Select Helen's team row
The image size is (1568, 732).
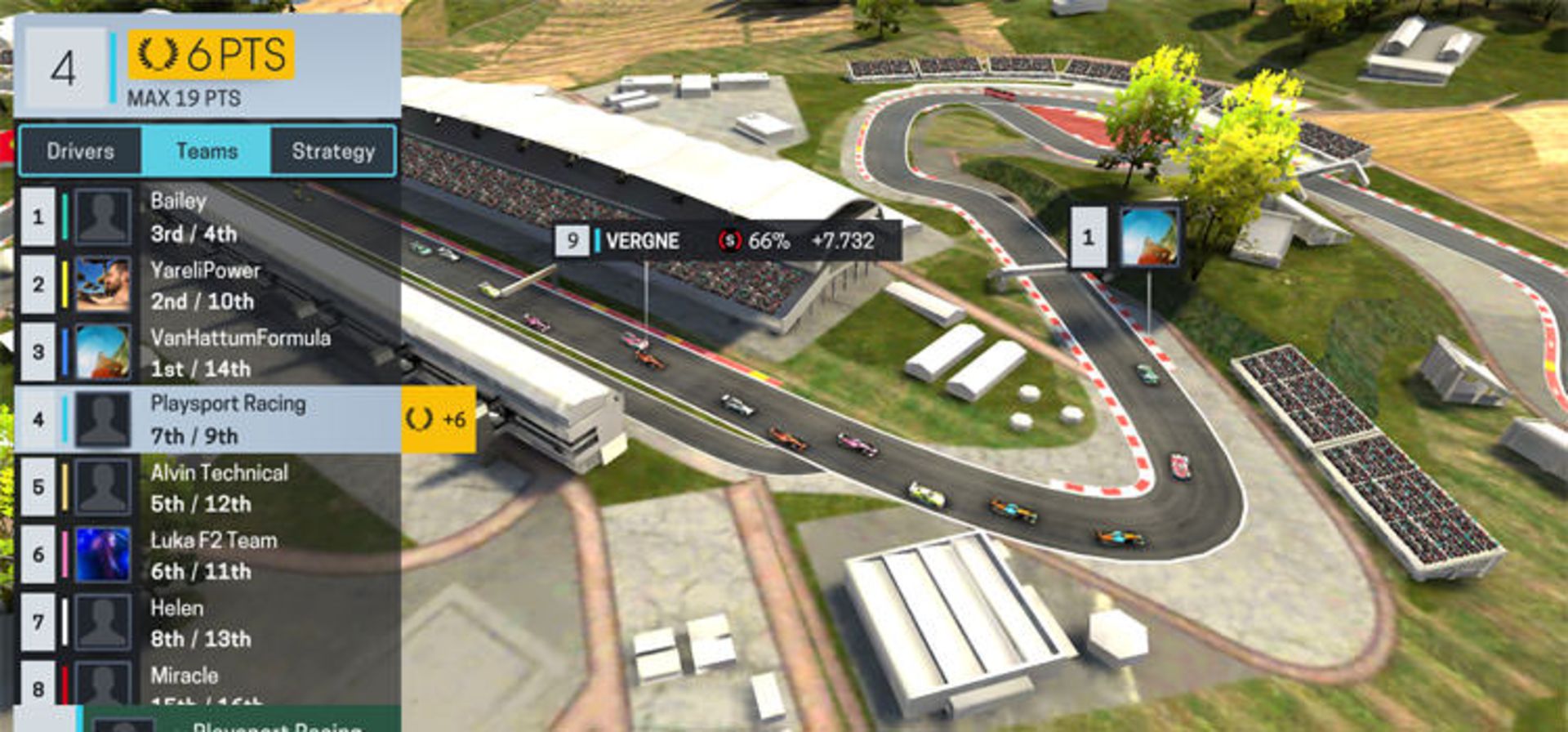(208, 623)
